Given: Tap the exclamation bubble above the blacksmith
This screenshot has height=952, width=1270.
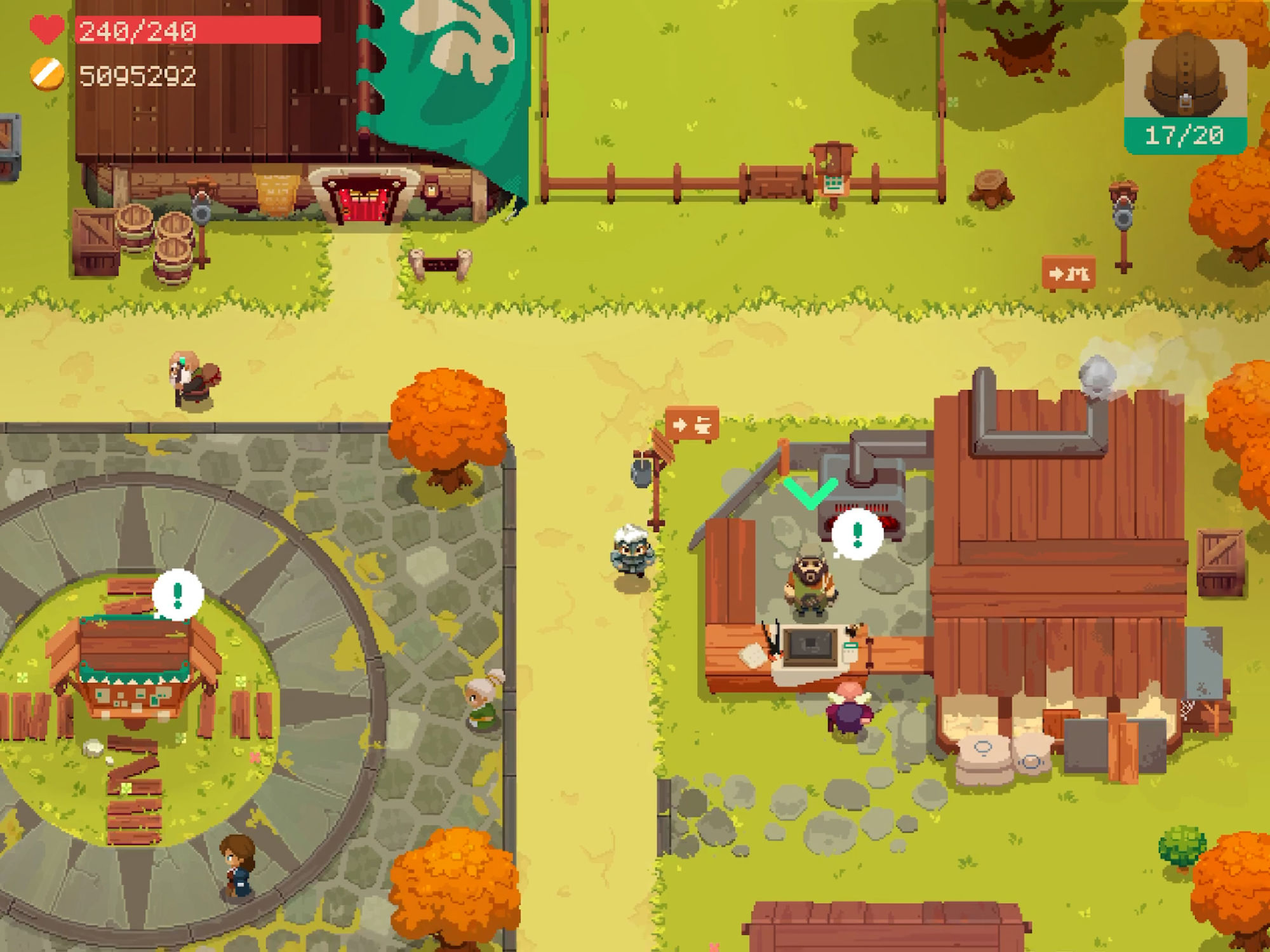Looking at the screenshot, I should point(857,535).
